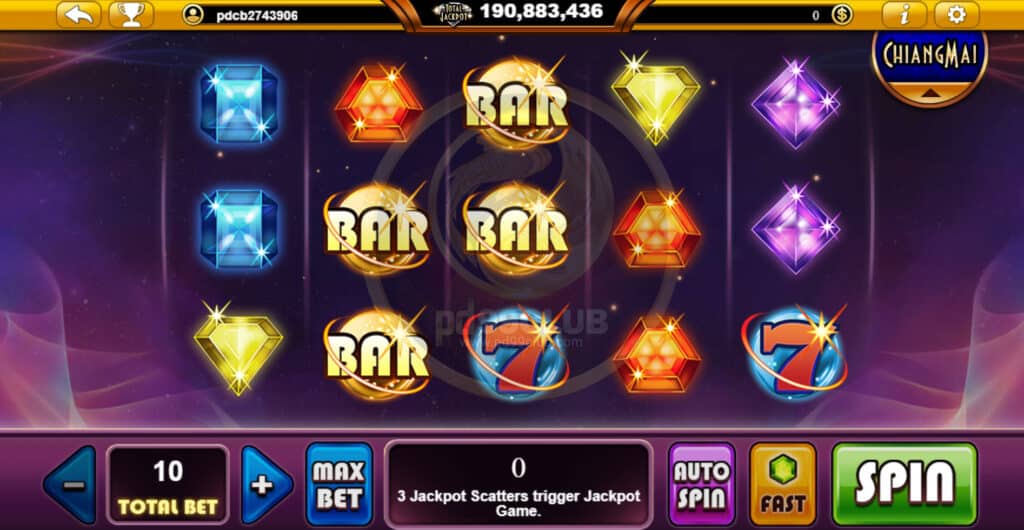This screenshot has width=1024, height=530.
Task: Show the game info page
Action: pyautogui.click(x=905, y=14)
